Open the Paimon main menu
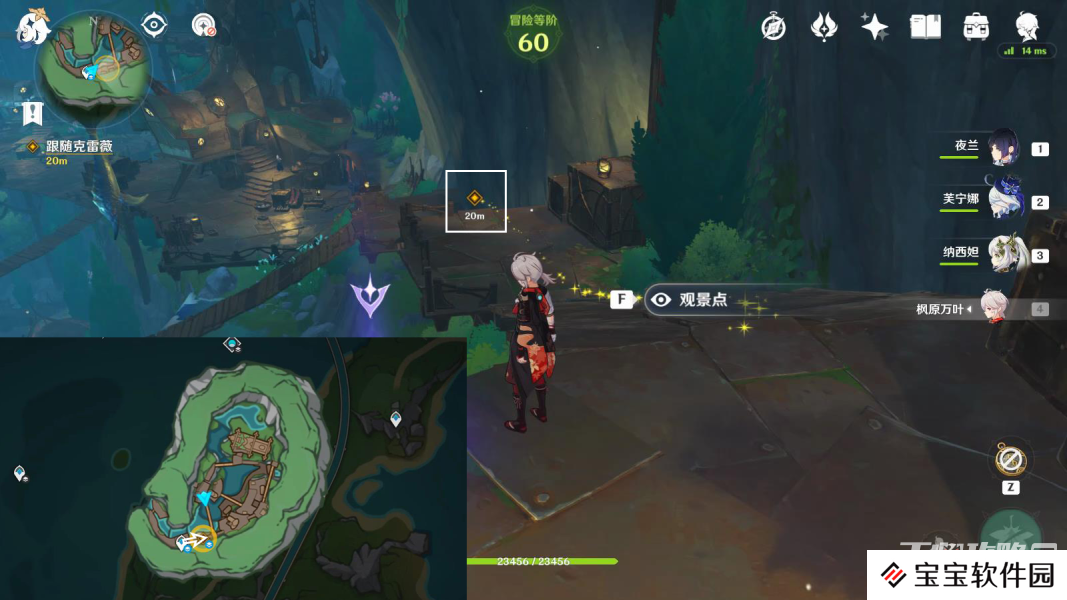 tap(33, 28)
